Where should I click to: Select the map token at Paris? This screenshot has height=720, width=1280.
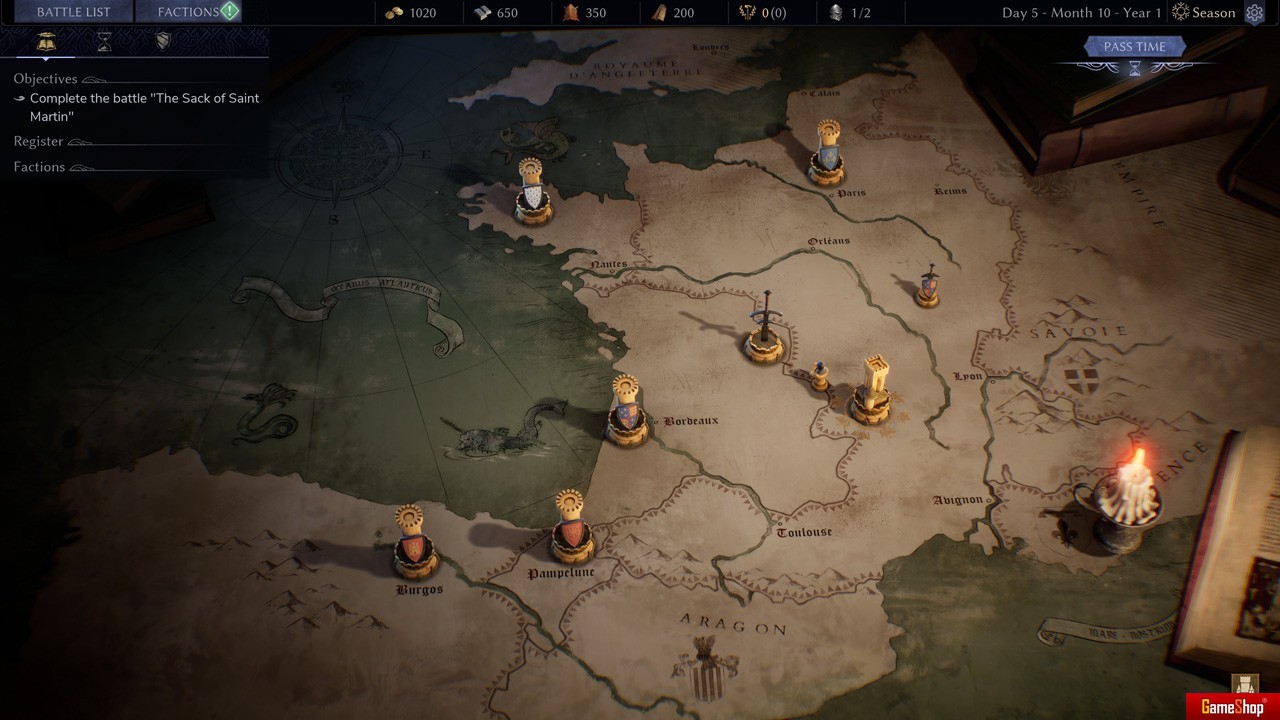click(x=827, y=155)
